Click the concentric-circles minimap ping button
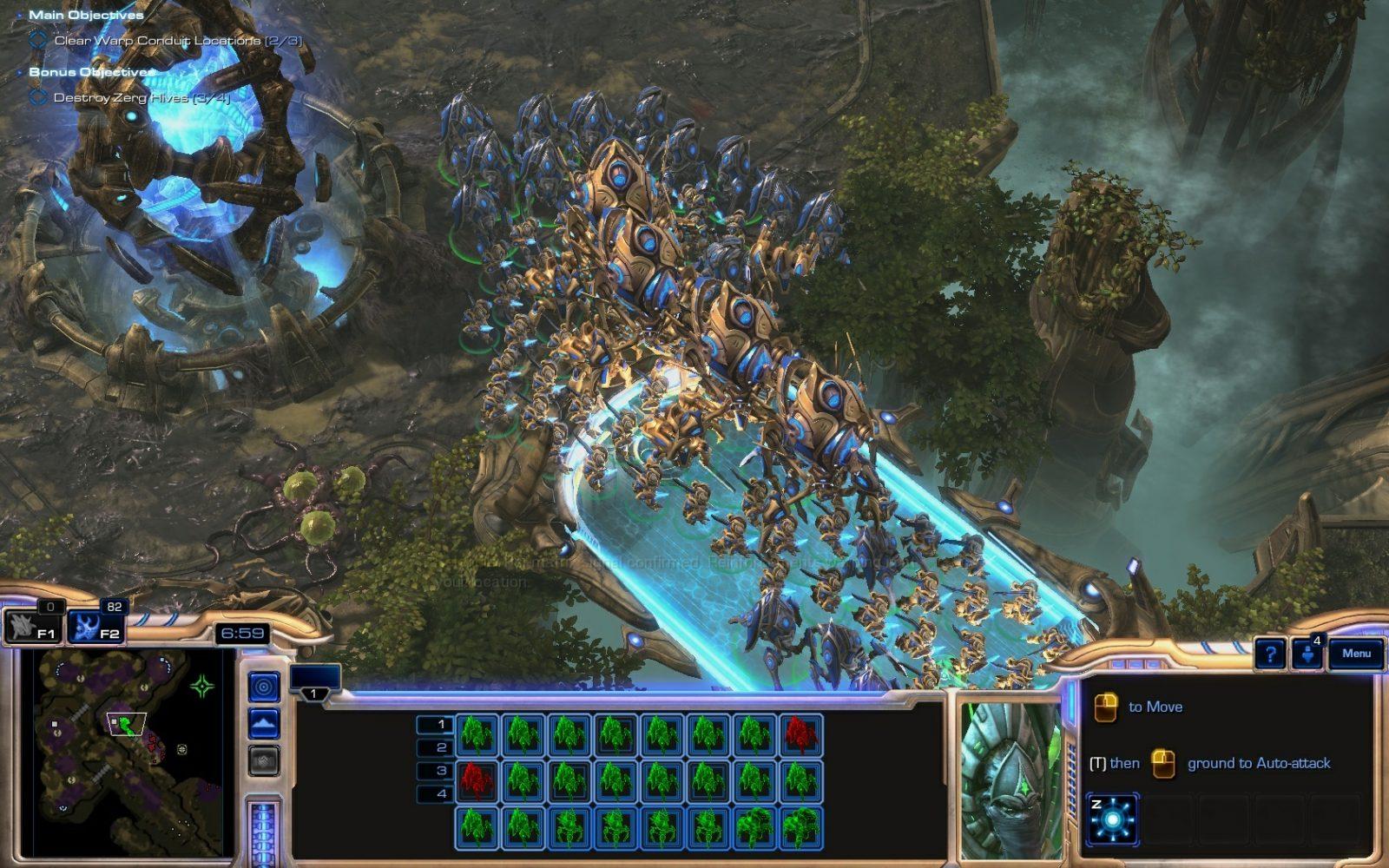The image size is (1389, 868). 264,687
